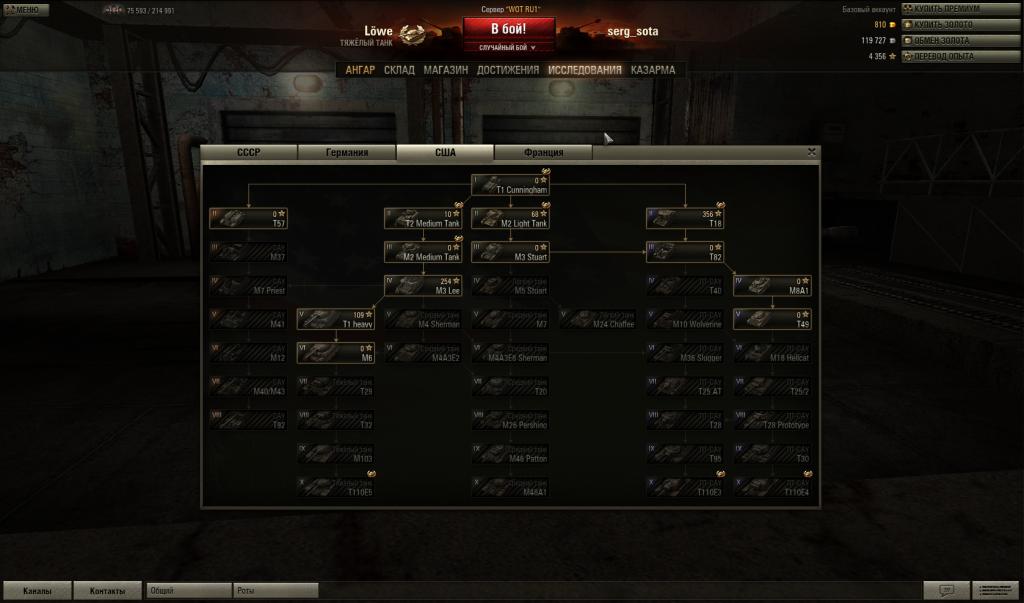Pick the M8A1 tank destroyer node
Screen dimensions: 1024x603
point(771,286)
